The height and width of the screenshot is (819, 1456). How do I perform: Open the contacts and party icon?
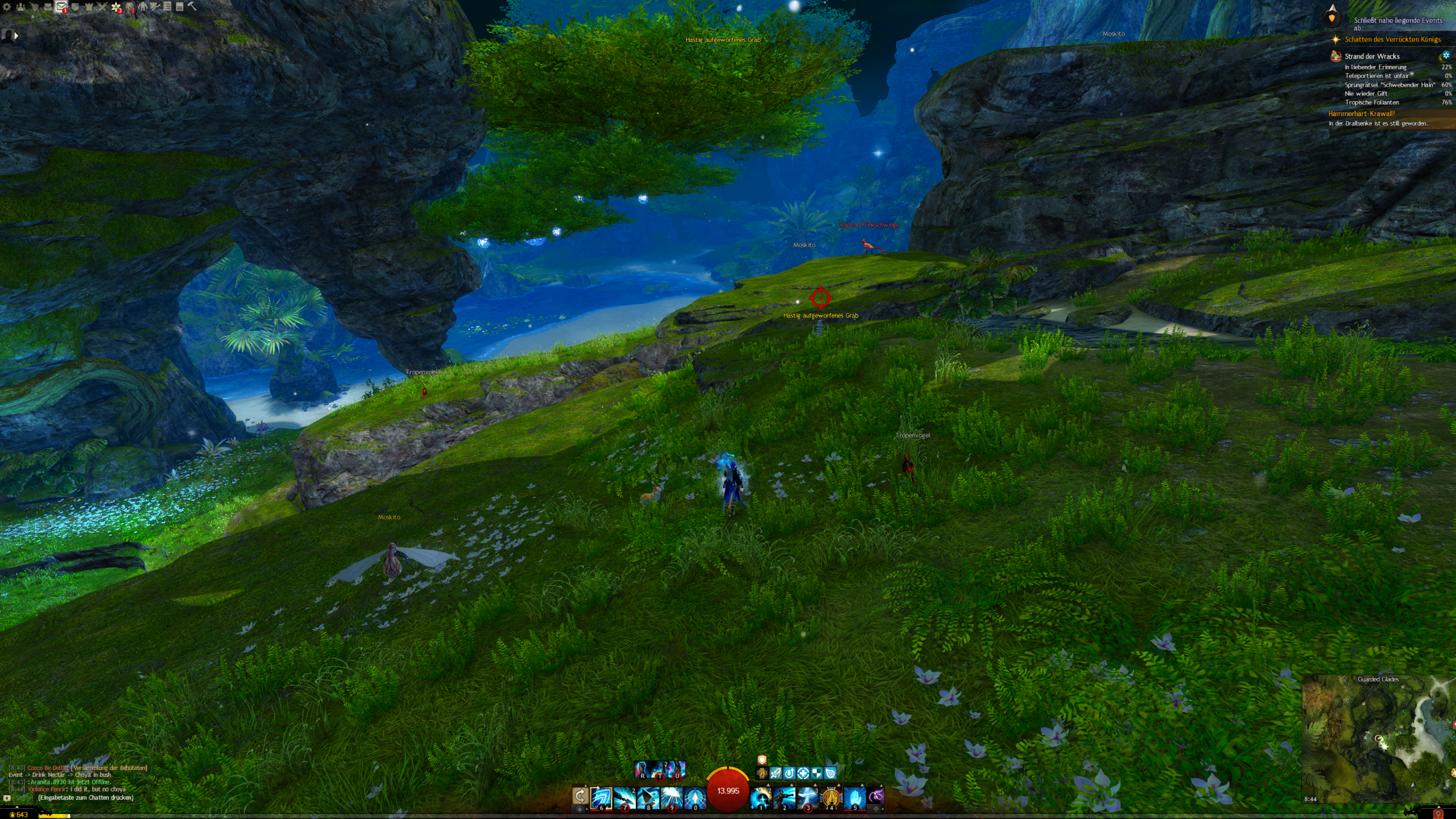click(20, 7)
